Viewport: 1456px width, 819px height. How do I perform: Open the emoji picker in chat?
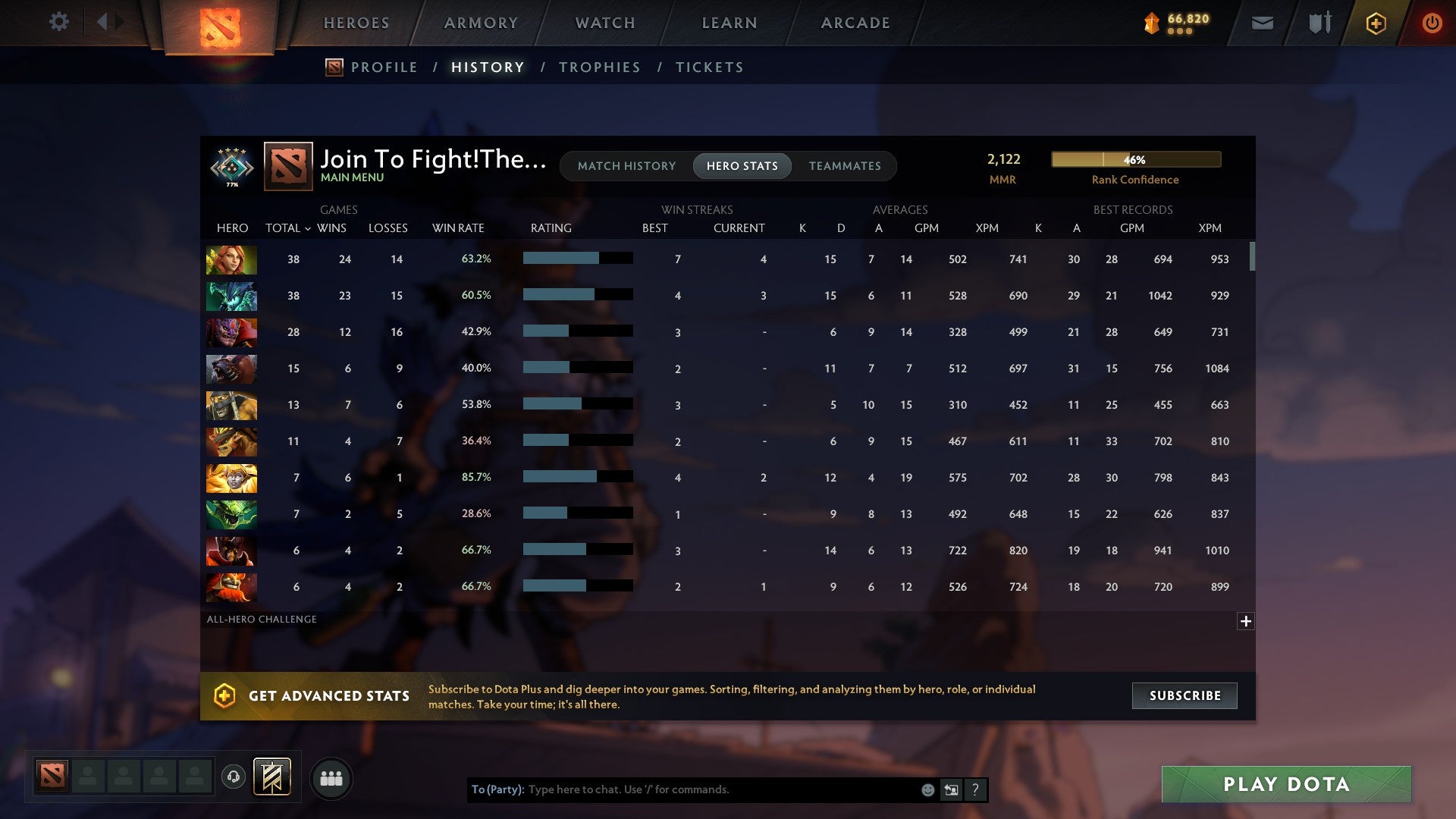(927, 789)
